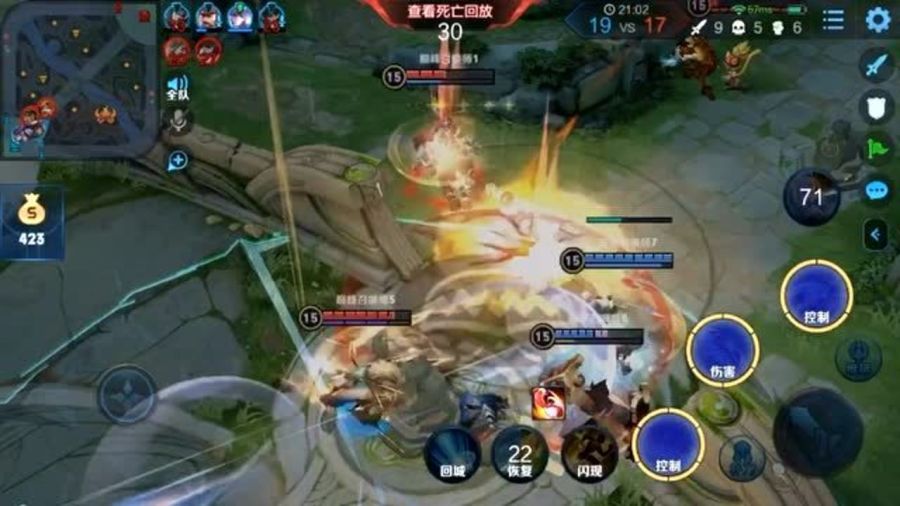Tap the red flame item icon
The height and width of the screenshot is (506, 900).
pyautogui.click(x=549, y=402)
